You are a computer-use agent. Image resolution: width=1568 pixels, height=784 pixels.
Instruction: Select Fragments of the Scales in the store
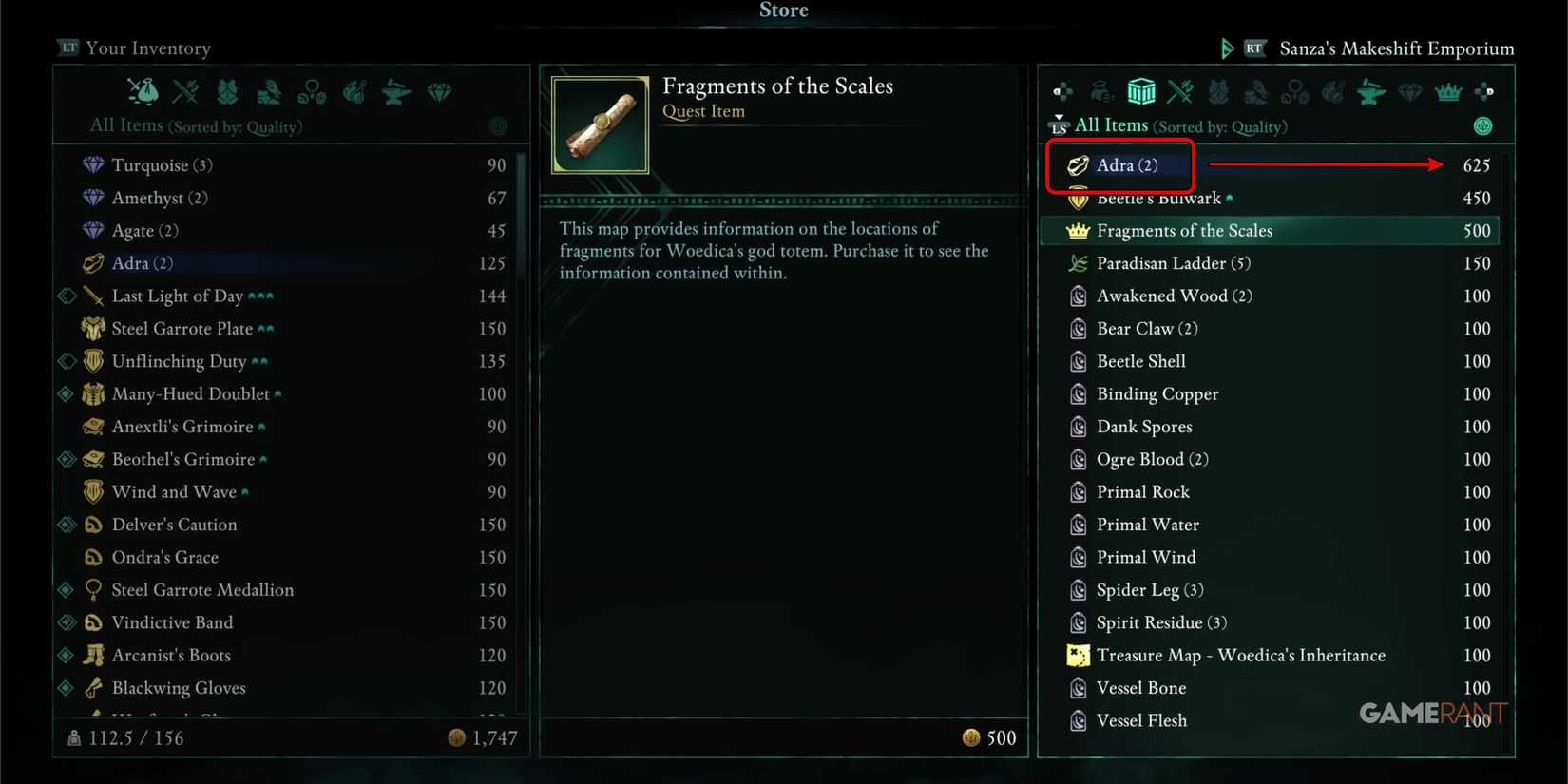click(x=1184, y=230)
